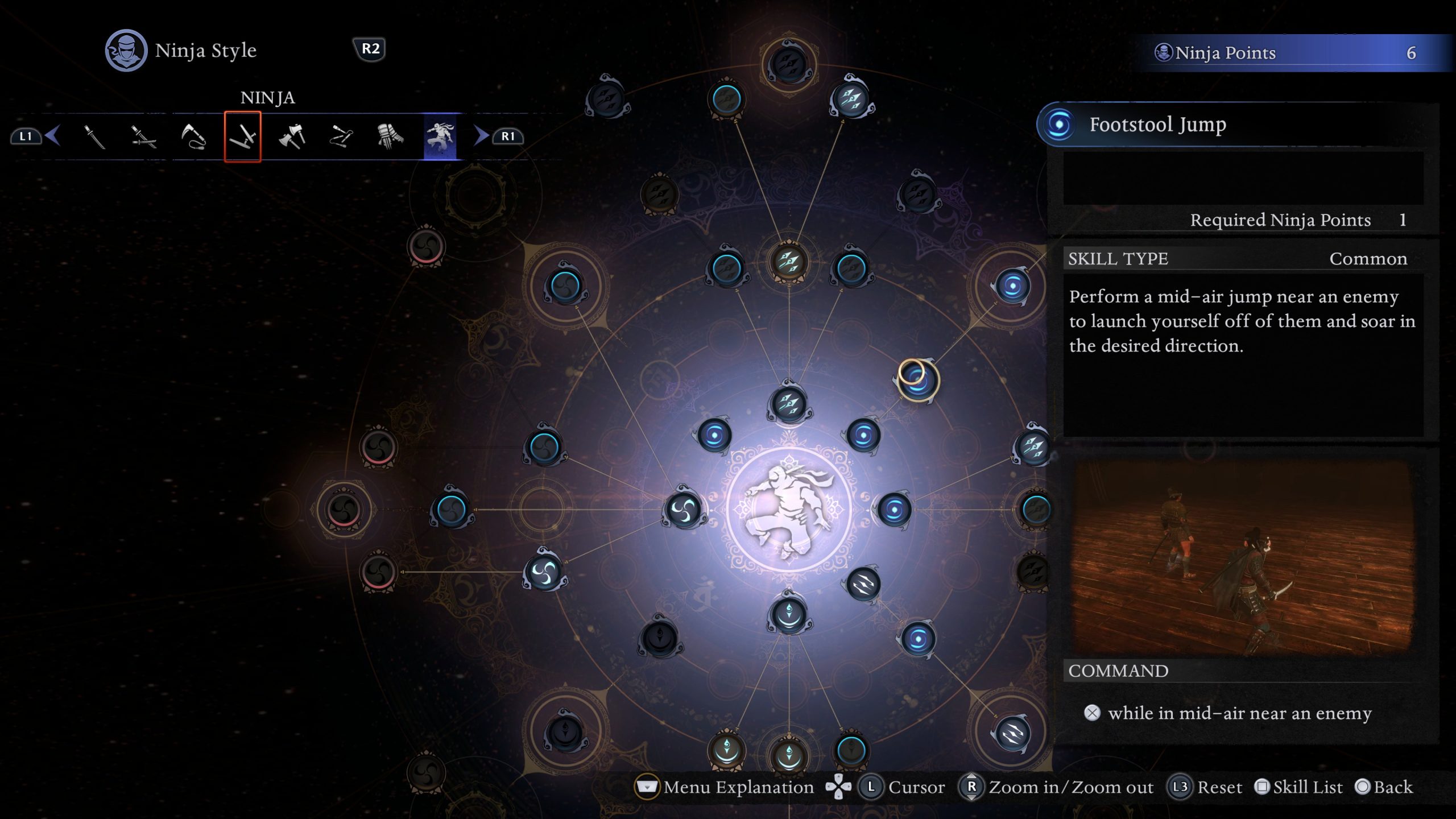Switch to the dual swords weapon tab
This screenshot has width=1456, height=819.
(x=143, y=136)
